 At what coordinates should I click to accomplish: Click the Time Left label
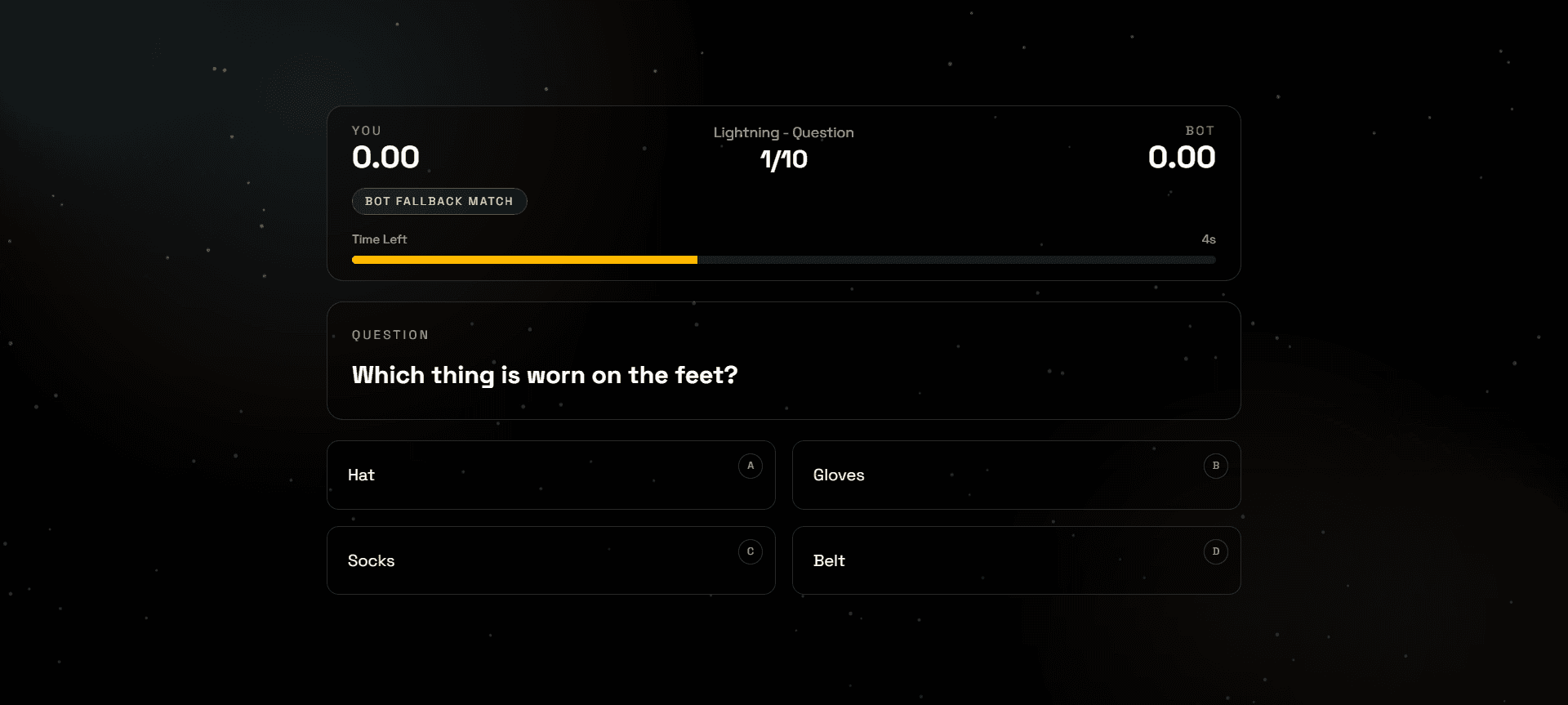(379, 239)
